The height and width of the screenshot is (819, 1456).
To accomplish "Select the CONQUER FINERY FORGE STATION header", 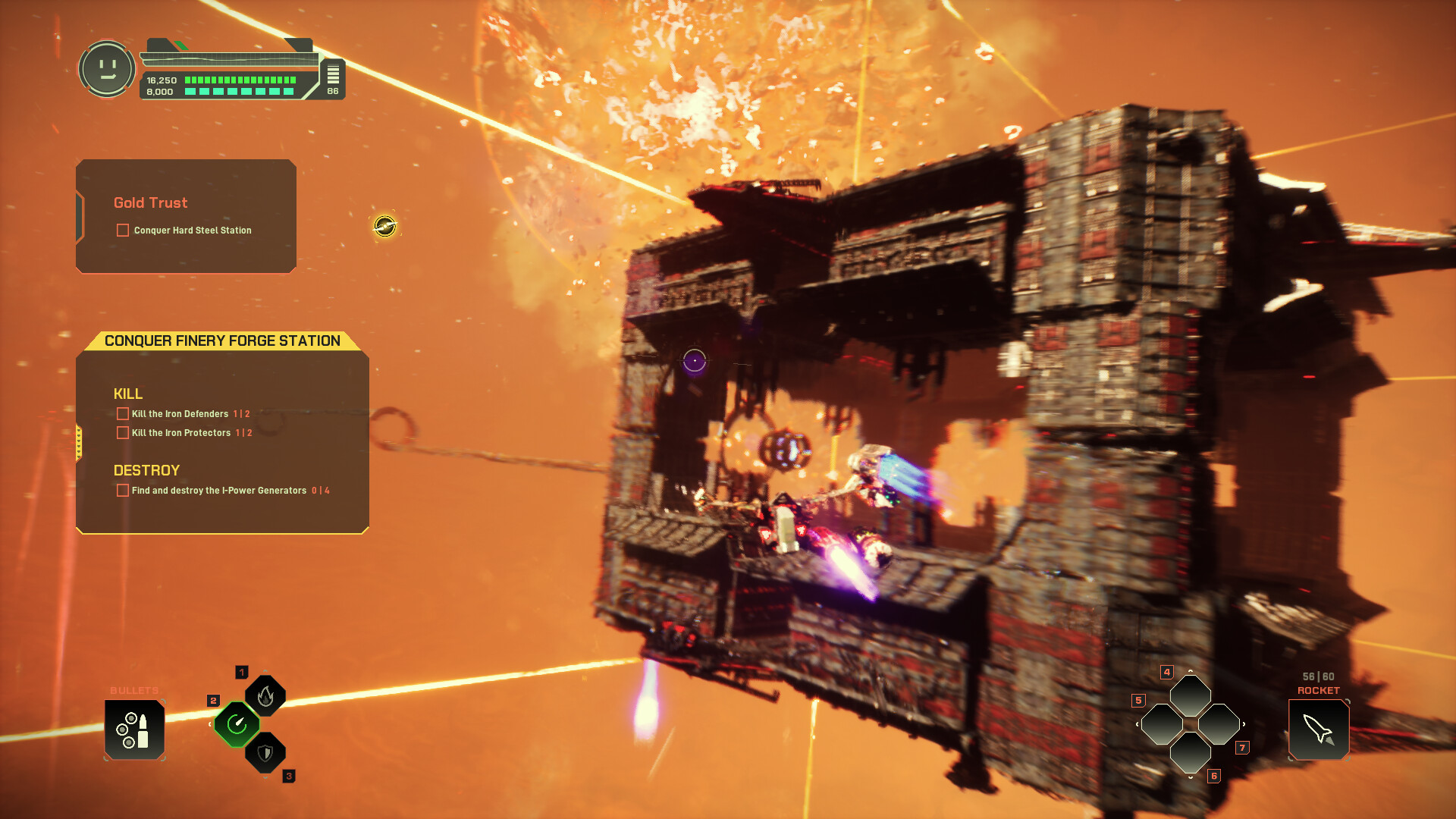I will 222,341.
